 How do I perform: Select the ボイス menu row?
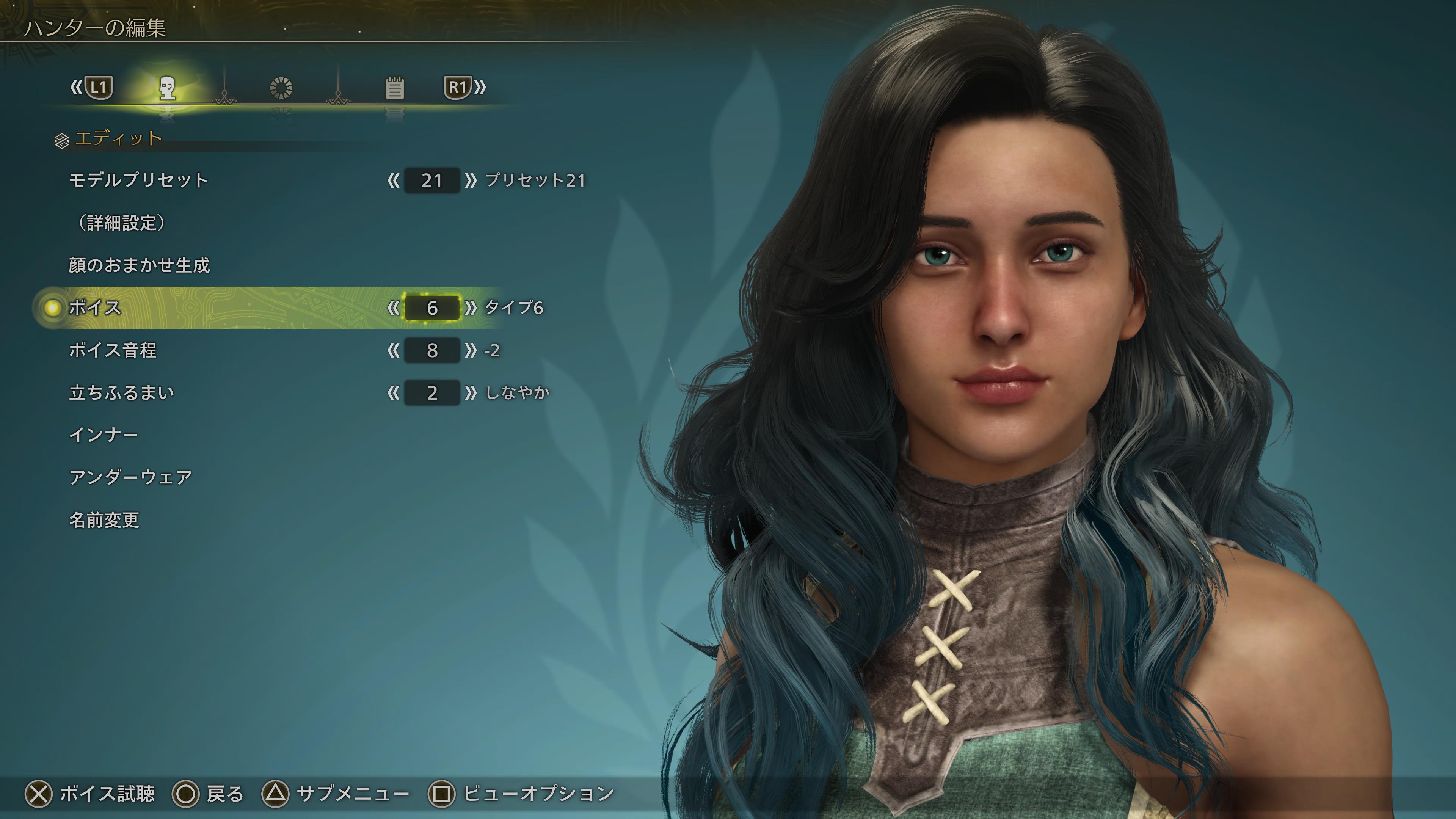[95, 308]
